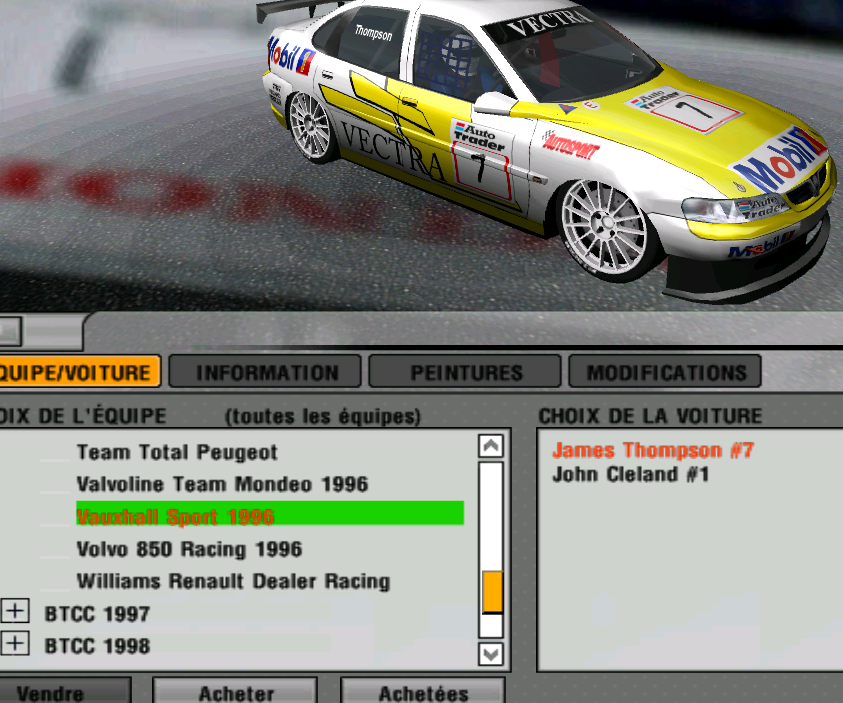Buy the car with Acheter

point(236,692)
